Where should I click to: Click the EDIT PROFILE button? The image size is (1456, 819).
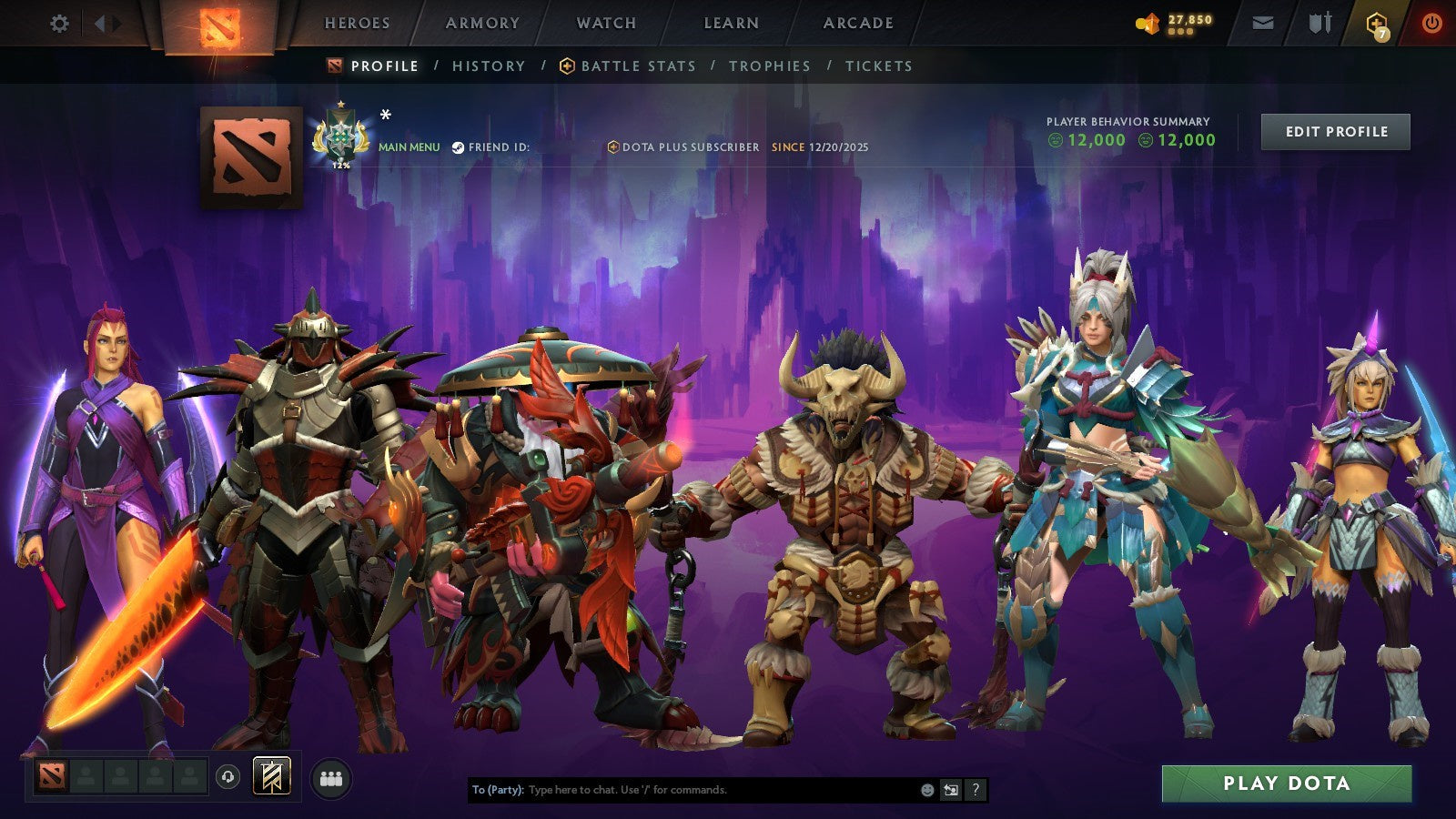click(1334, 131)
